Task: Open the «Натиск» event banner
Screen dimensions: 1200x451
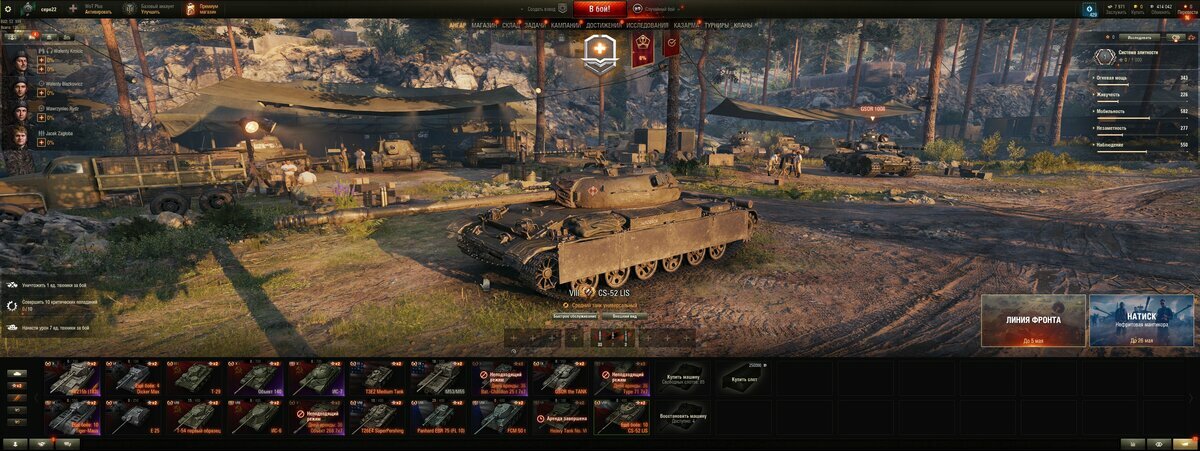Action: (x=1141, y=320)
